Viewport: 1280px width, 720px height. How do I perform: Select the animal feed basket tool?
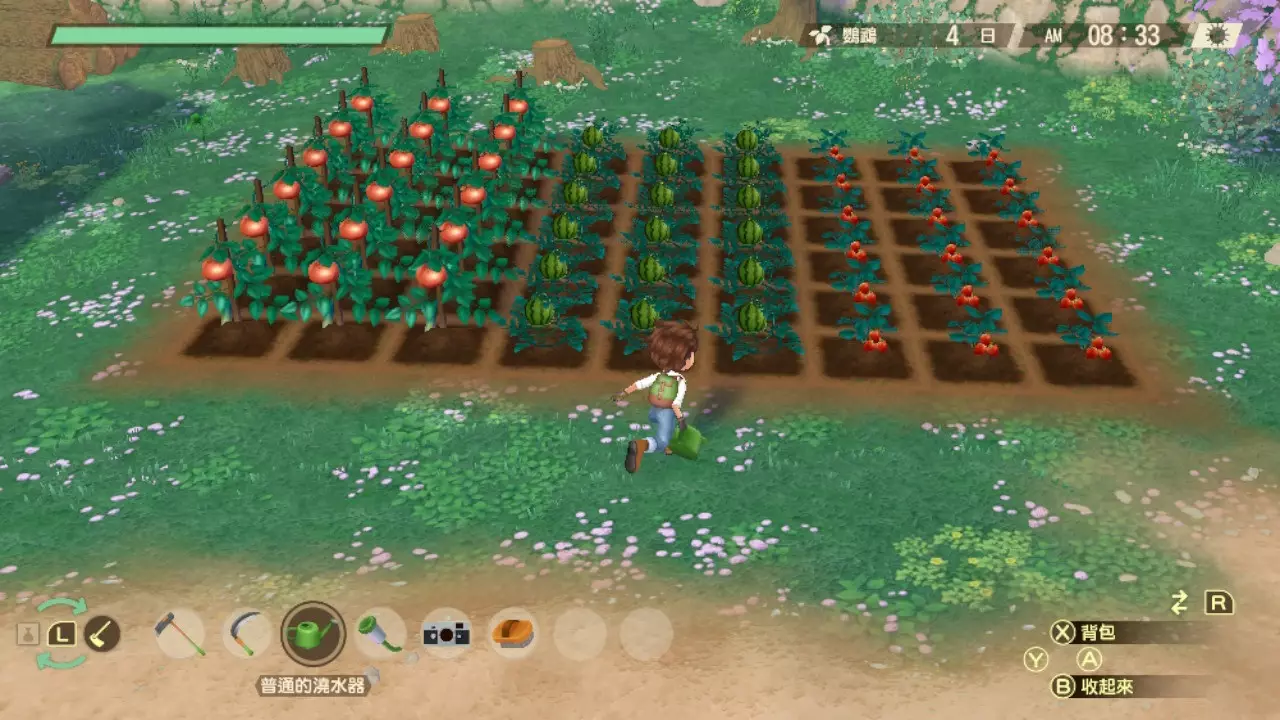point(513,634)
